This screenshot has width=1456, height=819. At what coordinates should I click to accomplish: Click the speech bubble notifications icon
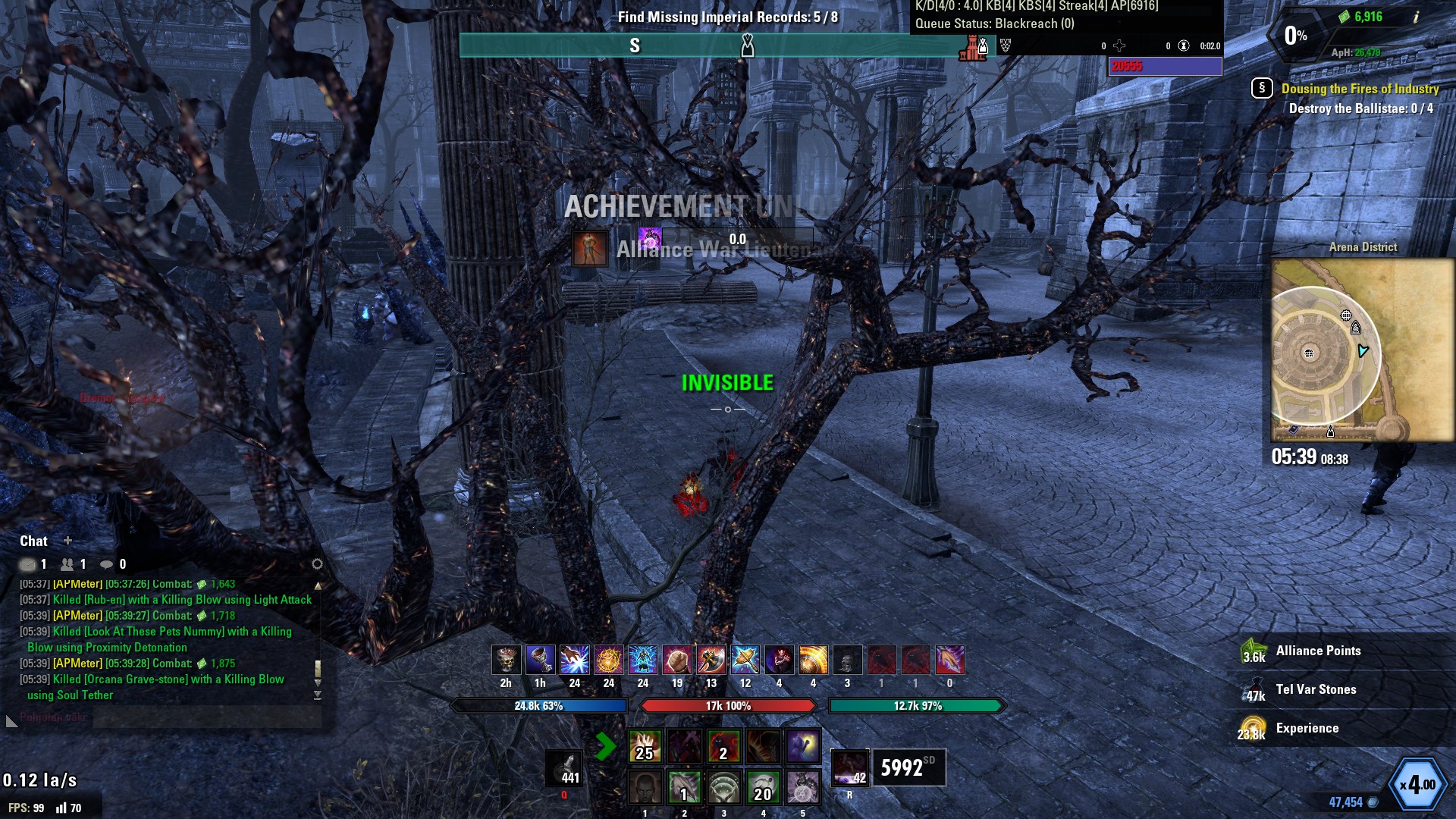tap(107, 564)
